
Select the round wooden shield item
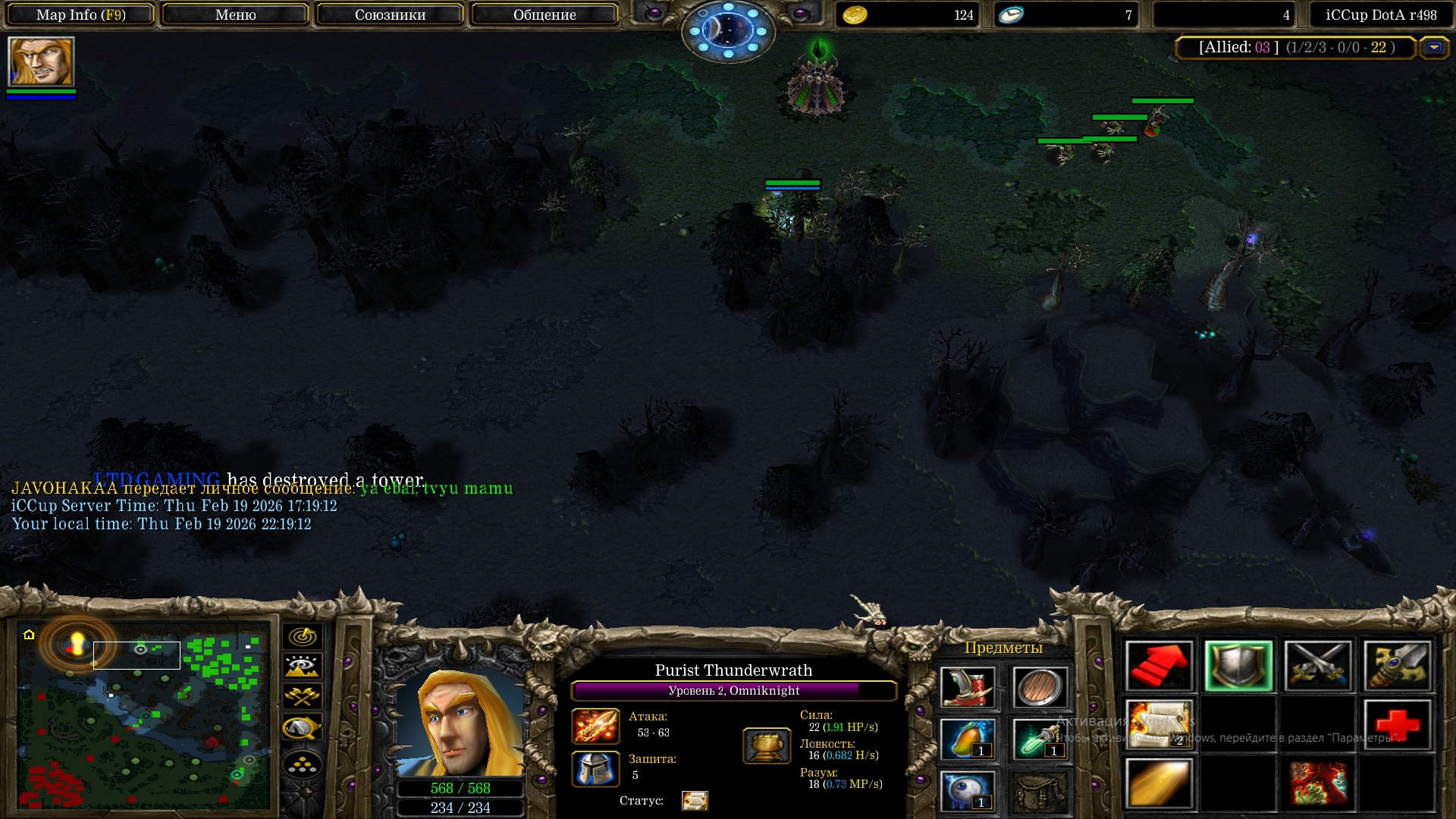(1040, 688)
